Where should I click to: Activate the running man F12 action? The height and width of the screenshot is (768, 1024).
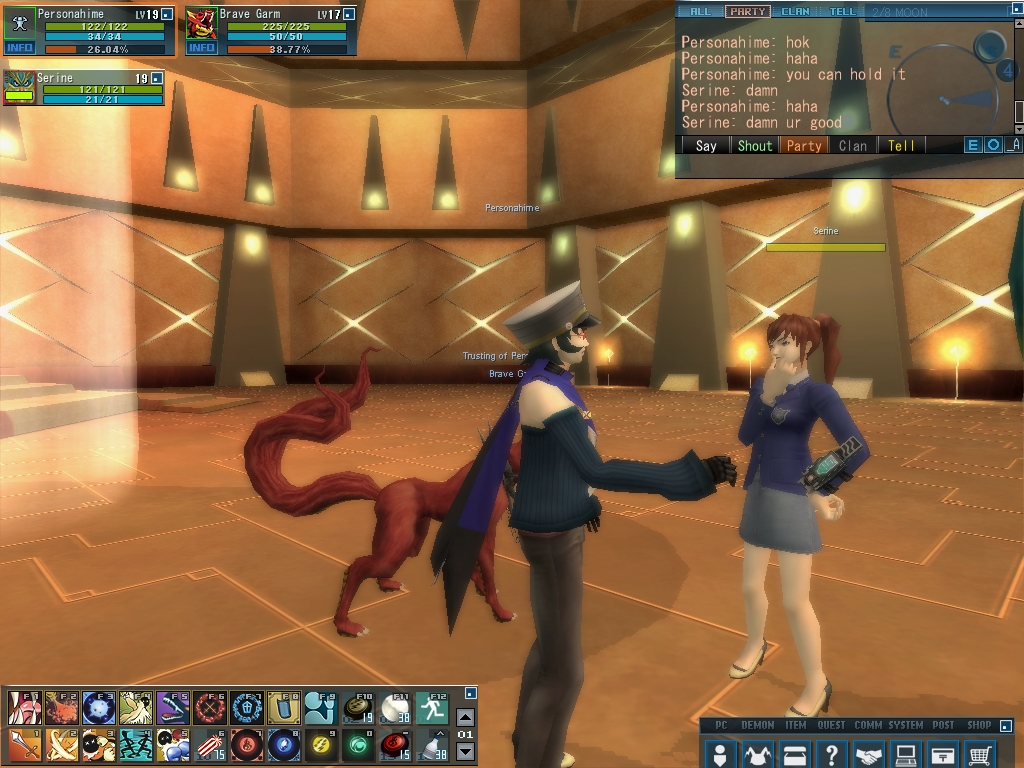click(x=431, y=707)
